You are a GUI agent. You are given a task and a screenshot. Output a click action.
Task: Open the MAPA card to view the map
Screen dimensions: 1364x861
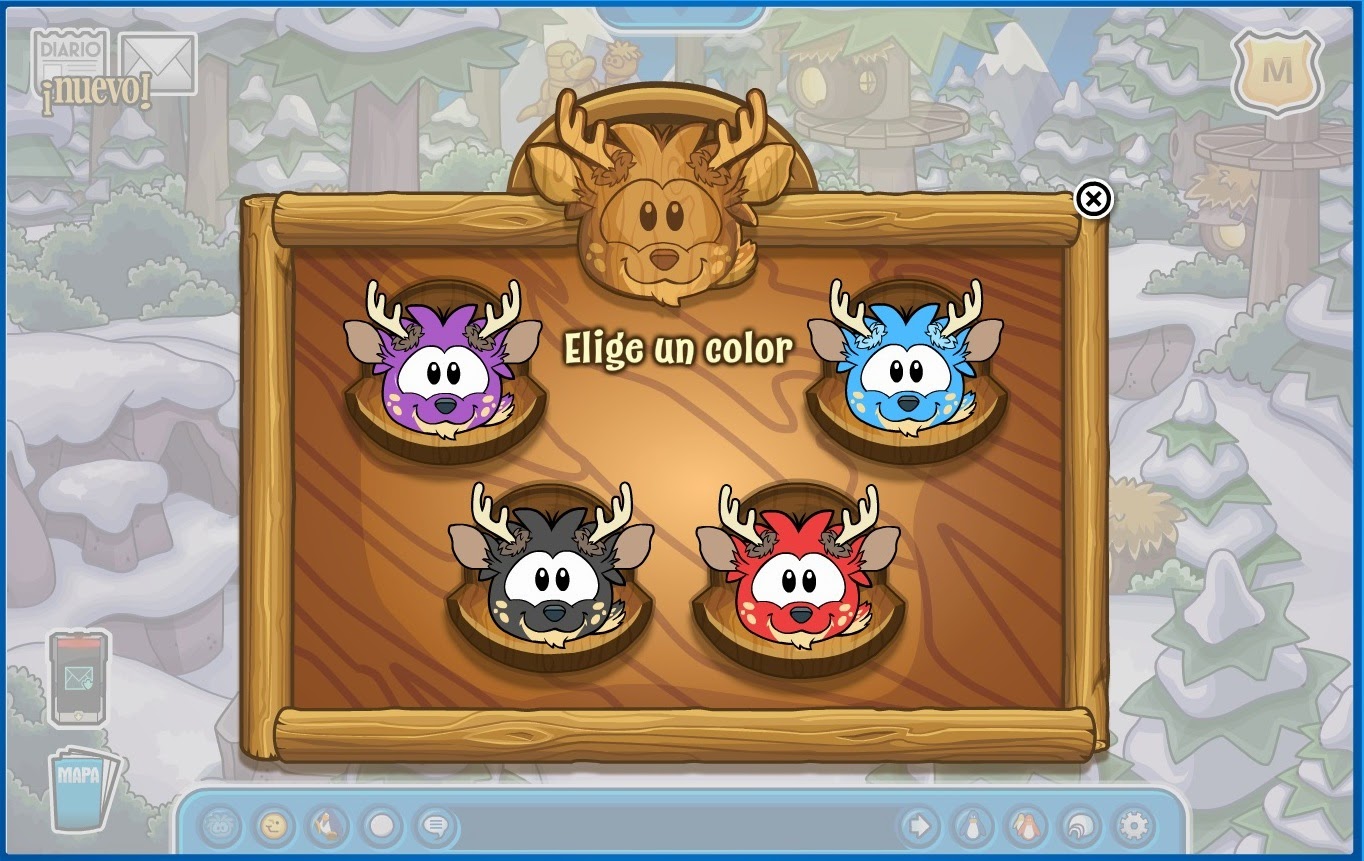point(80,791)
